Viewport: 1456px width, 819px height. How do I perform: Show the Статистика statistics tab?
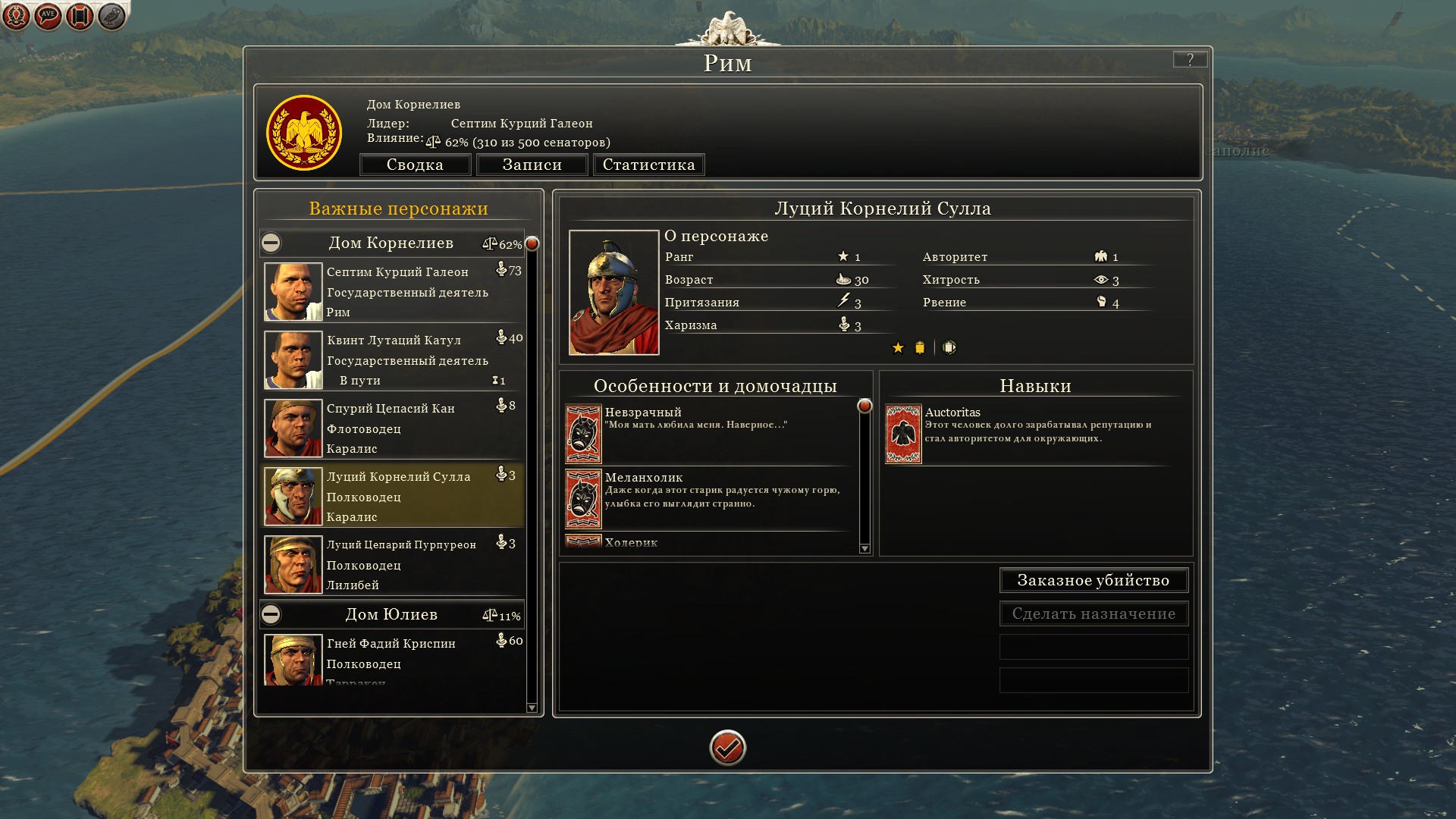(648, 165)
